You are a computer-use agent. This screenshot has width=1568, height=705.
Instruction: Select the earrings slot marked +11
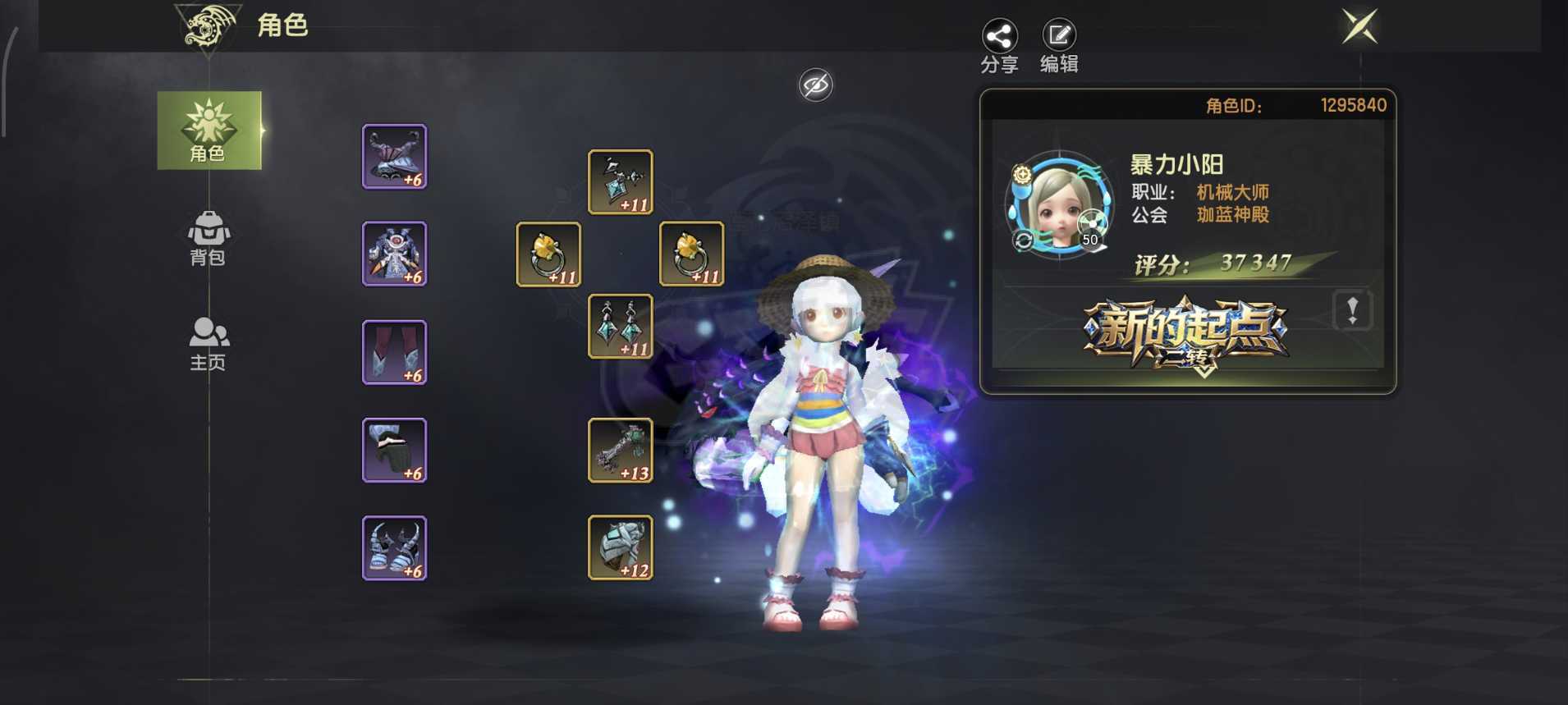click(x=620, y=327)
